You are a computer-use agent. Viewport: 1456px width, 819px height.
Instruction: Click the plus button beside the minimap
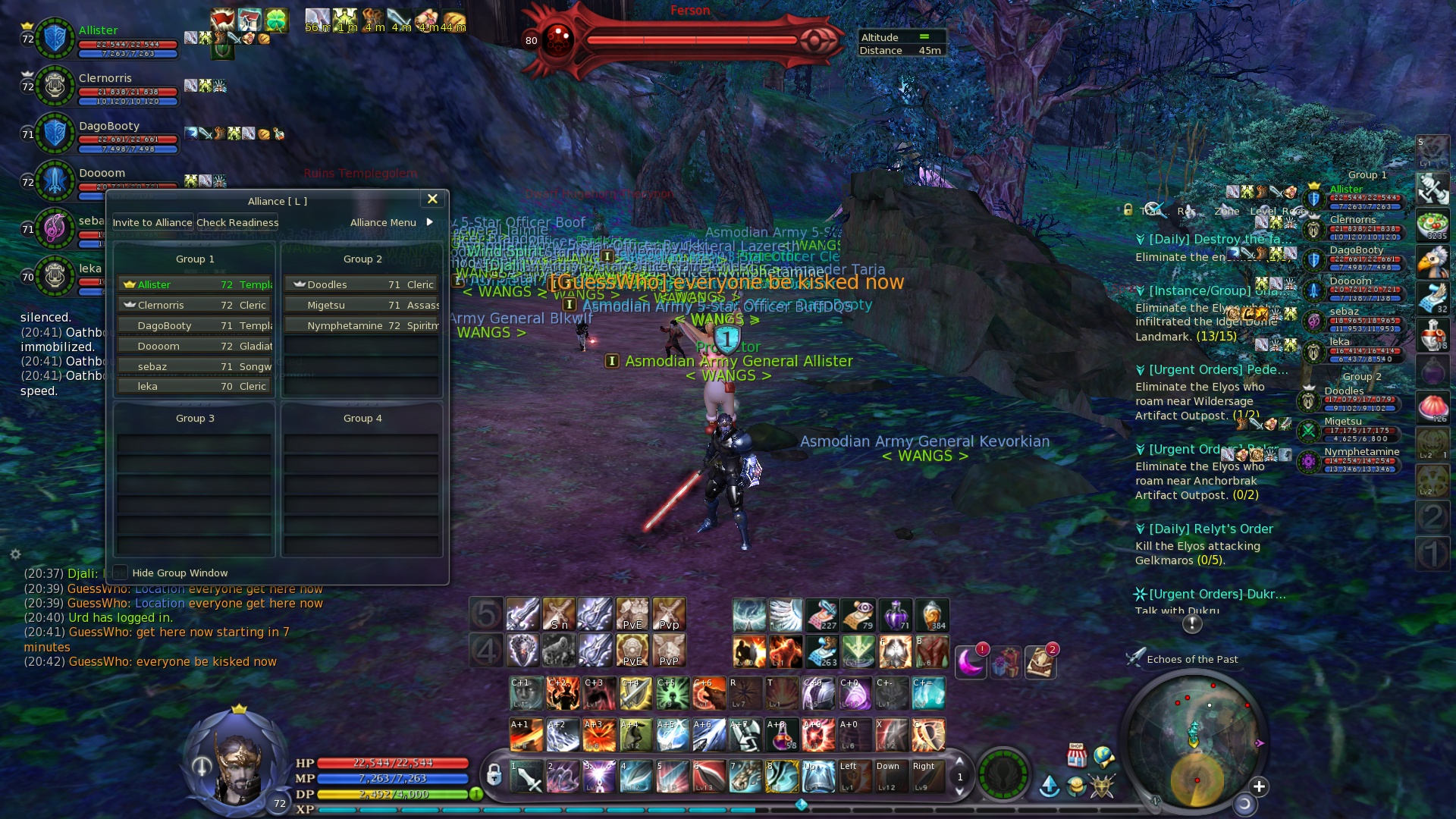pyautogui.click(x=1259, y=786)
